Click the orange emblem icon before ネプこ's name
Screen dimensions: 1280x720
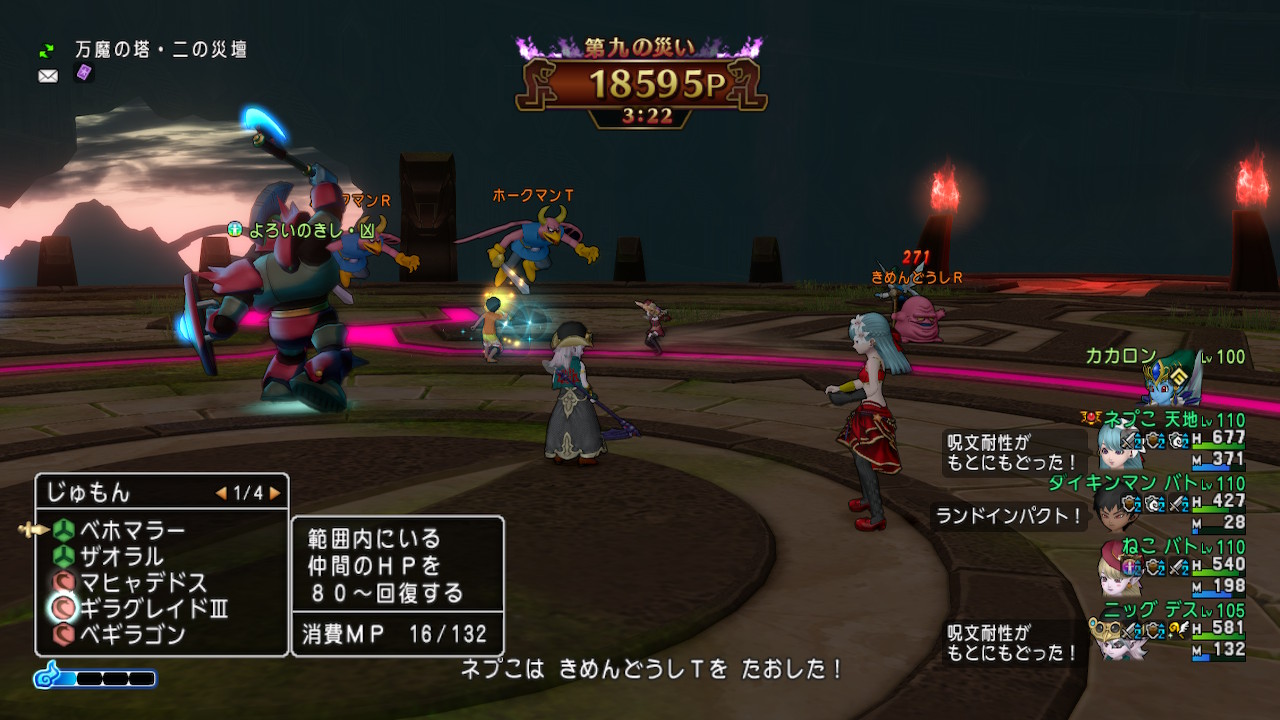(1092, 416)
